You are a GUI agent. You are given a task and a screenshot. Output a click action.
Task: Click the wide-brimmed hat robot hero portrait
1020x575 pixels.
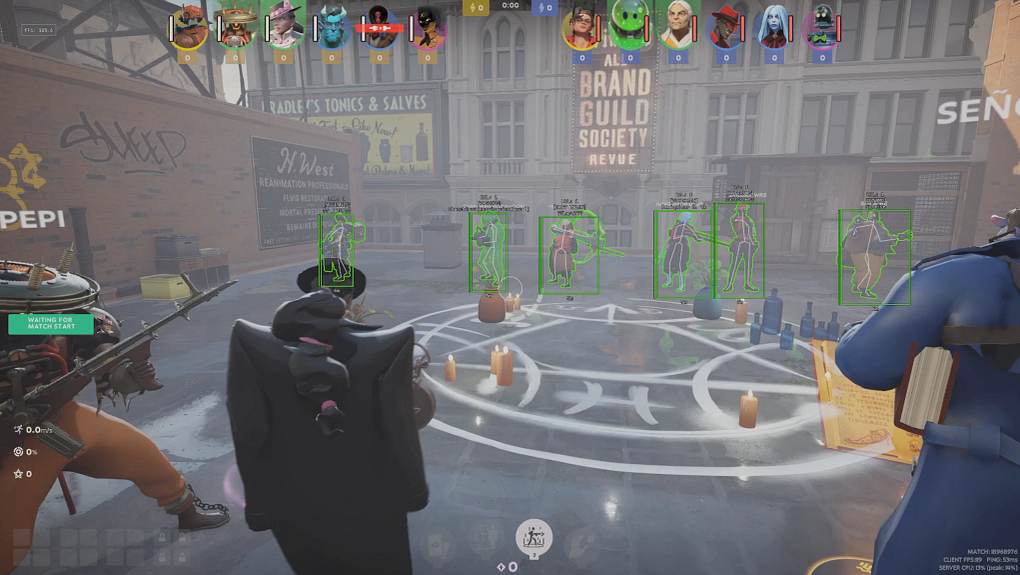click(237, 28)
